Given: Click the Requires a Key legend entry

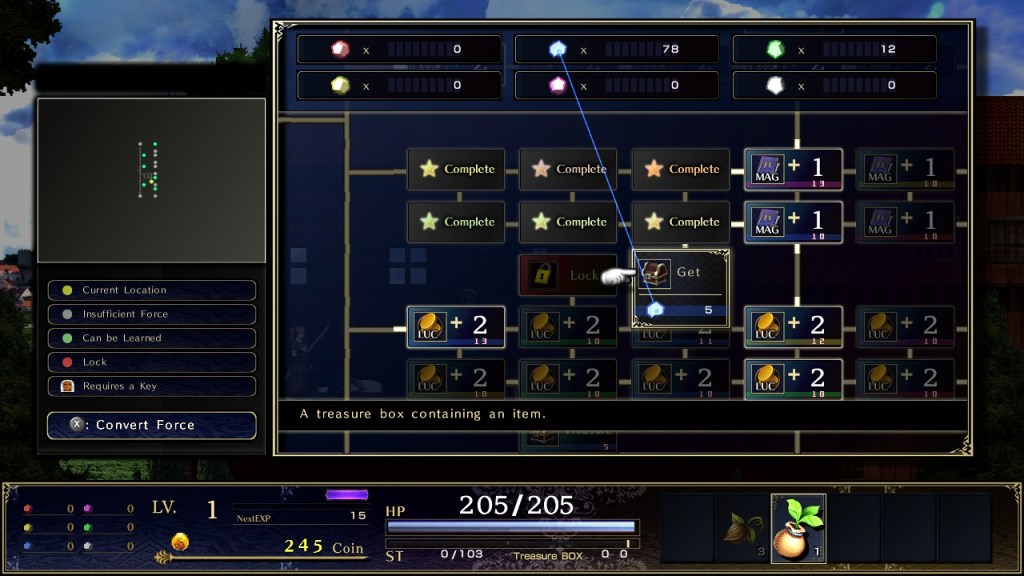Looking at the screenshot, I should (151, 386).
